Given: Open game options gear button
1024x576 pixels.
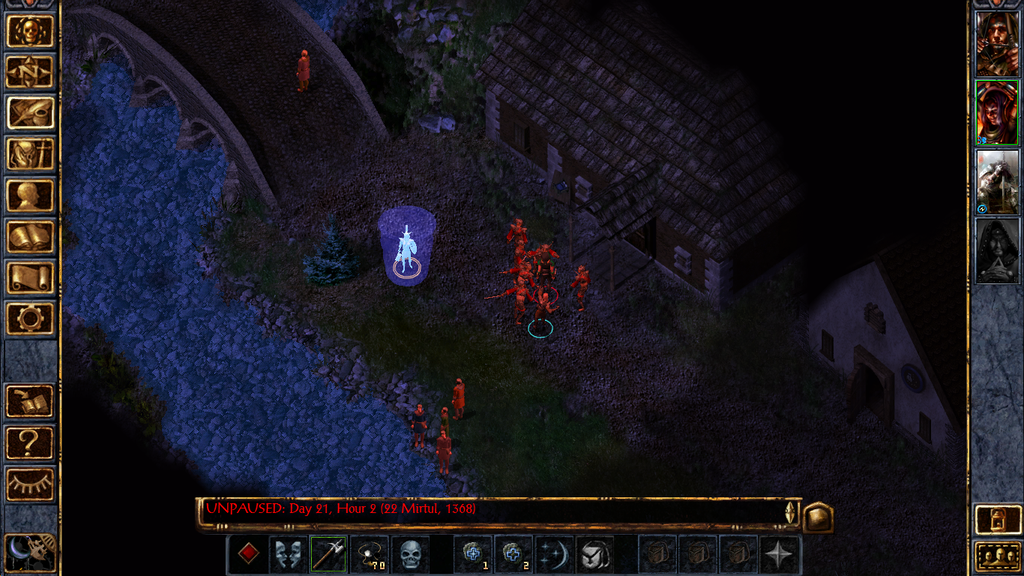Looking at the screenshot, I should [30, 319].
